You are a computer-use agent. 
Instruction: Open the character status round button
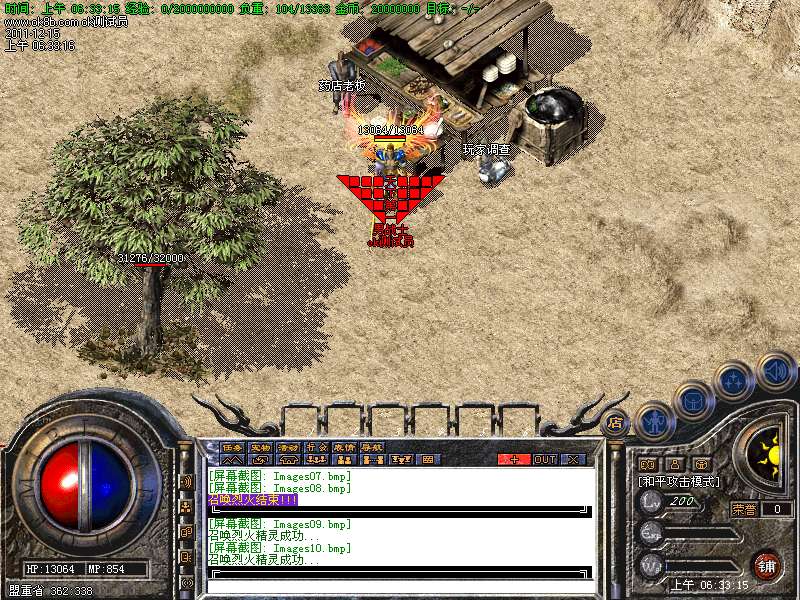[654, 421]
